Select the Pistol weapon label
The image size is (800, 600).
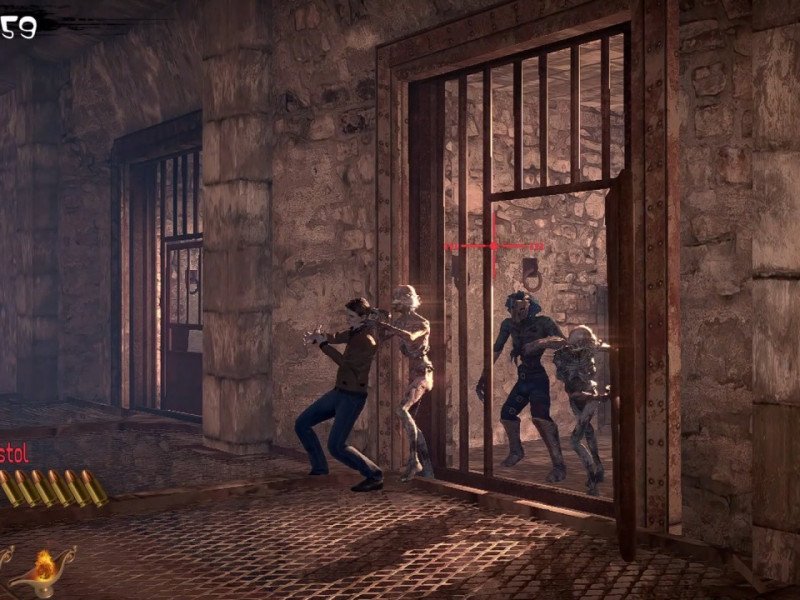[x=14, y=453]
